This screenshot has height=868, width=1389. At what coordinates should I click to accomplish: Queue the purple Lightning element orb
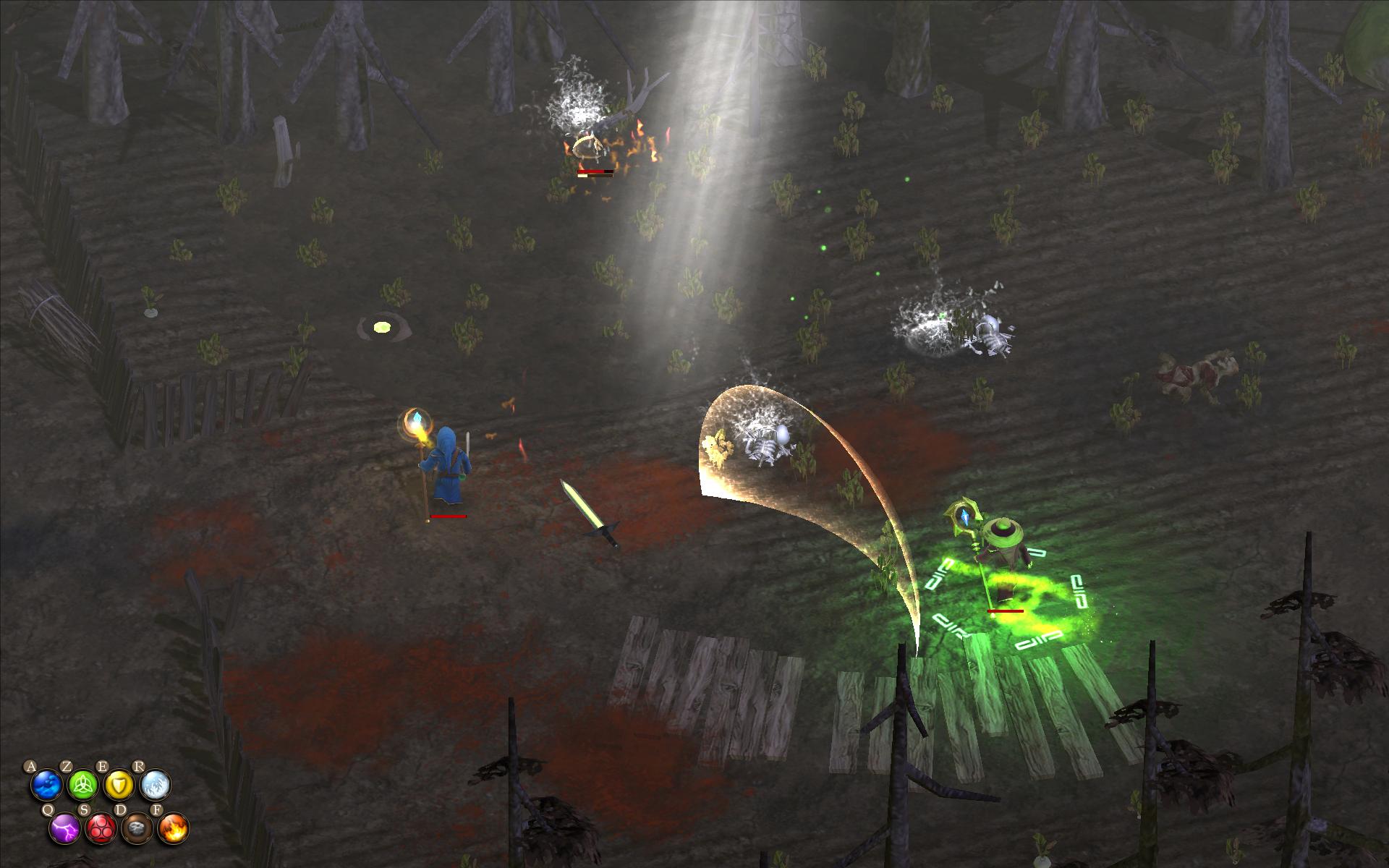65,828
